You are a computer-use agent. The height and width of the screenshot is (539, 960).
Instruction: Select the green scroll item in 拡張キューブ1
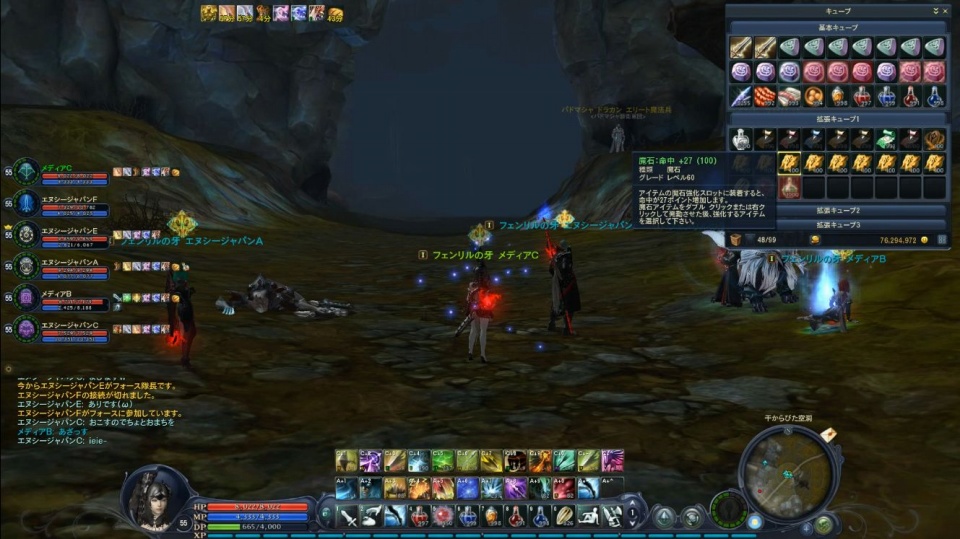pyautogui.click(x=886, y=139)
